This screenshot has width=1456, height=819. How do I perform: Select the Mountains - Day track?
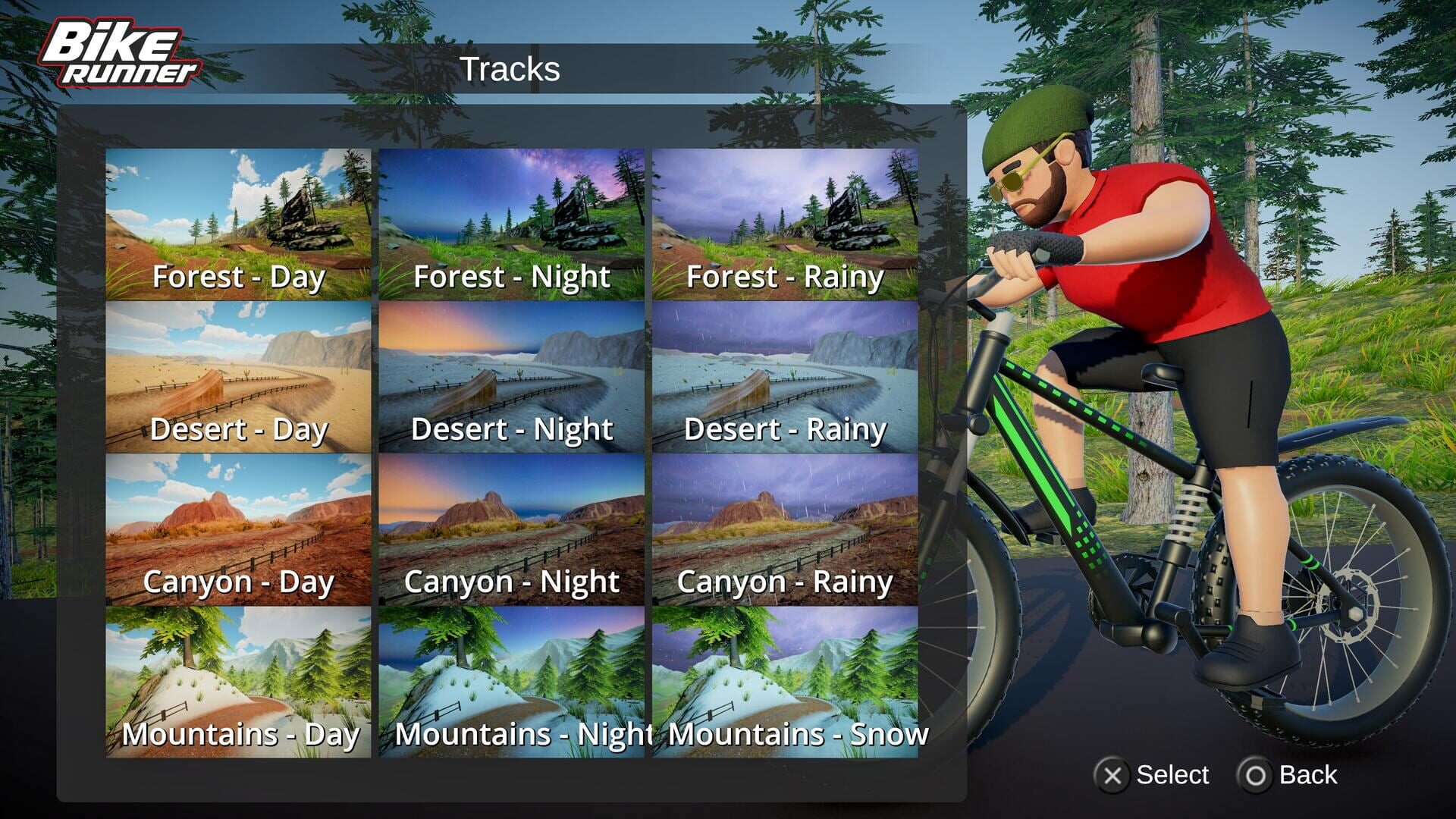(x=239, y=679)
